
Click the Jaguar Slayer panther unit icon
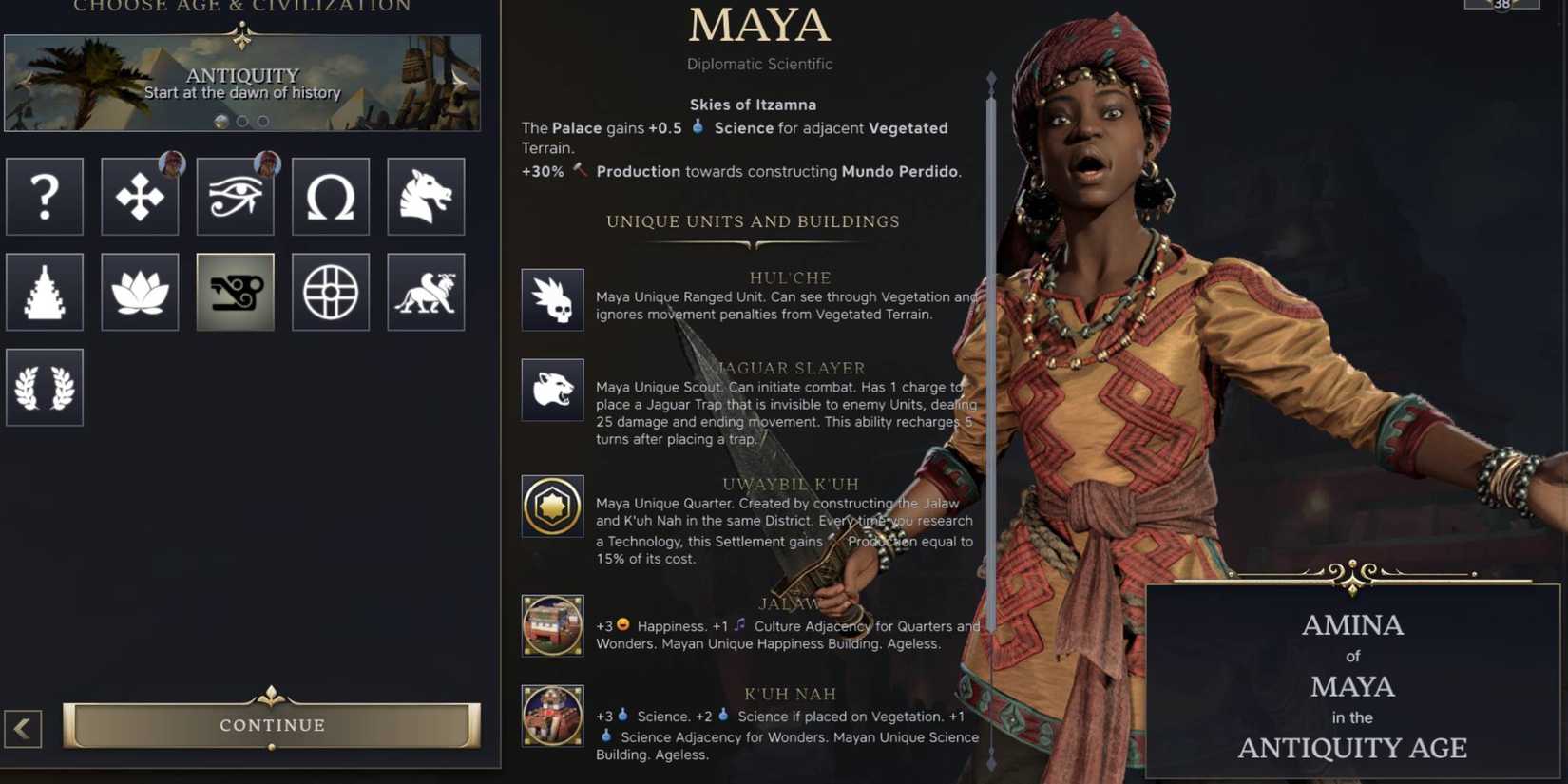[x=552, y=390]
